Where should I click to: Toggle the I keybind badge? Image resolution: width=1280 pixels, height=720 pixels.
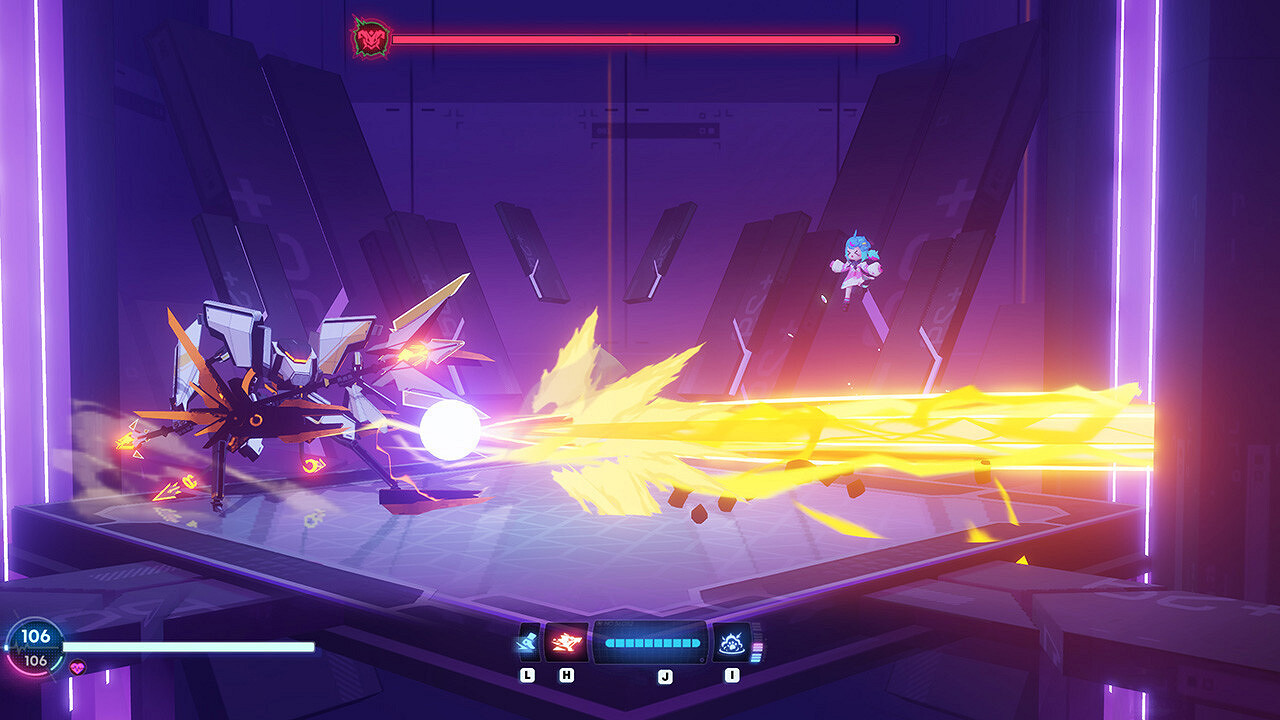(732, 675)
